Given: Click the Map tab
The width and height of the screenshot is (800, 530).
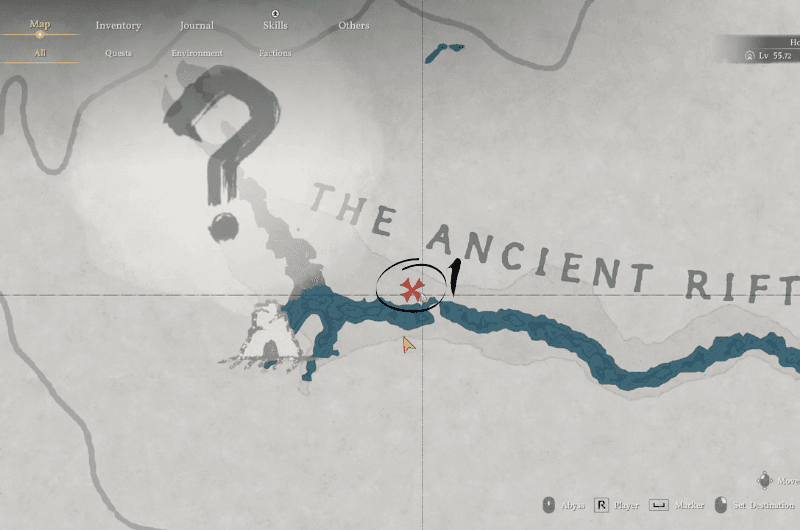Looking at the screenshot, I should (40, 24).
